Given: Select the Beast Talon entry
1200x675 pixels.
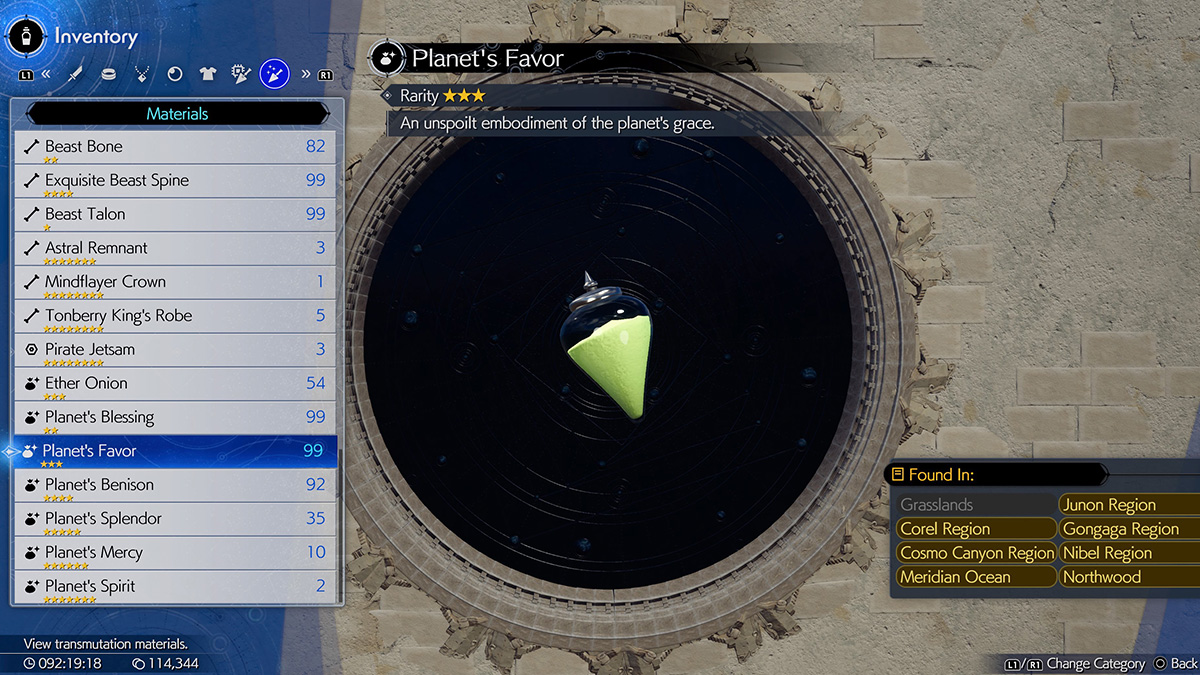Looking at the screenshot, I should 177,215.
